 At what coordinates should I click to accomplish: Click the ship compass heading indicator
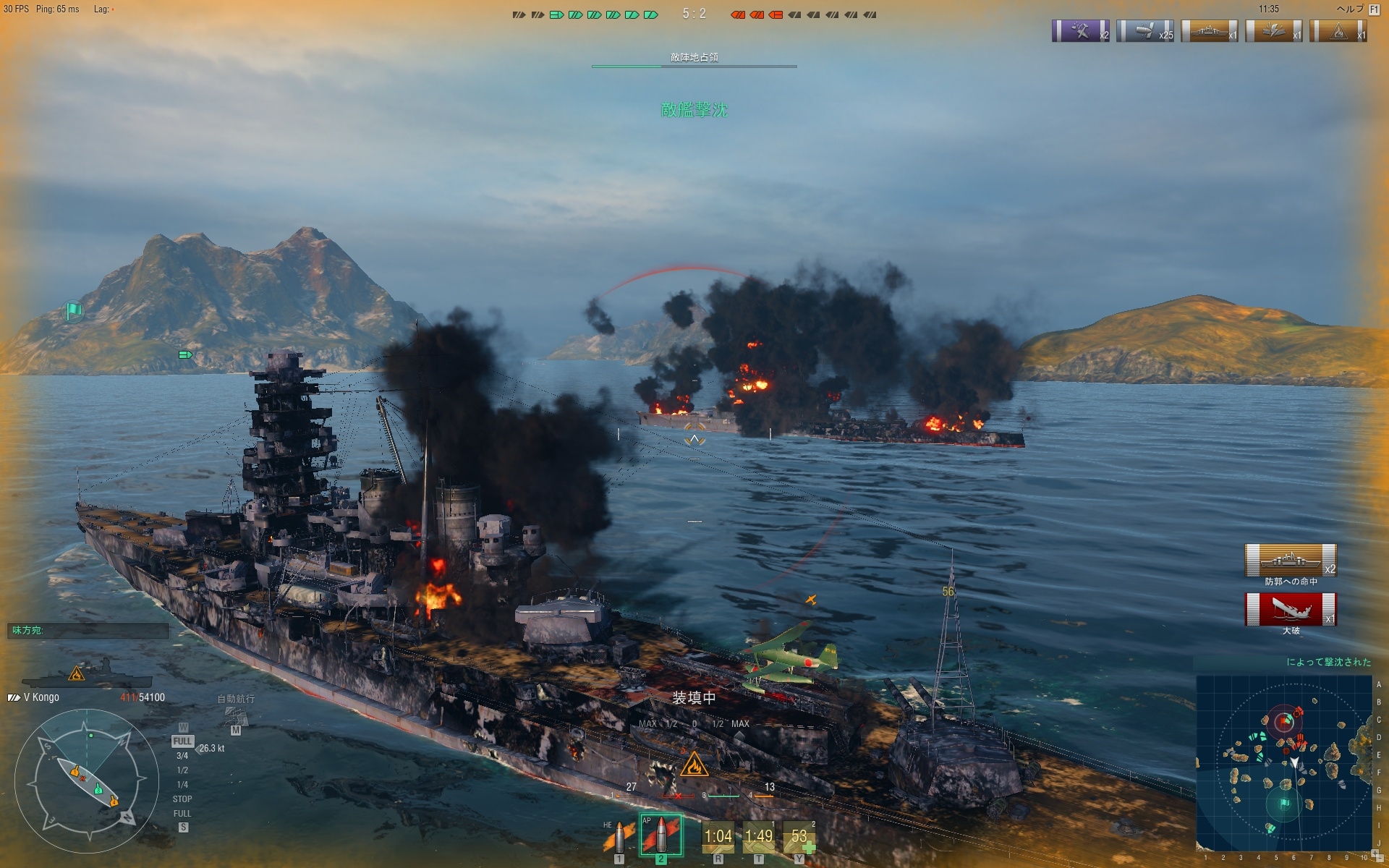(x=87, y=782)
